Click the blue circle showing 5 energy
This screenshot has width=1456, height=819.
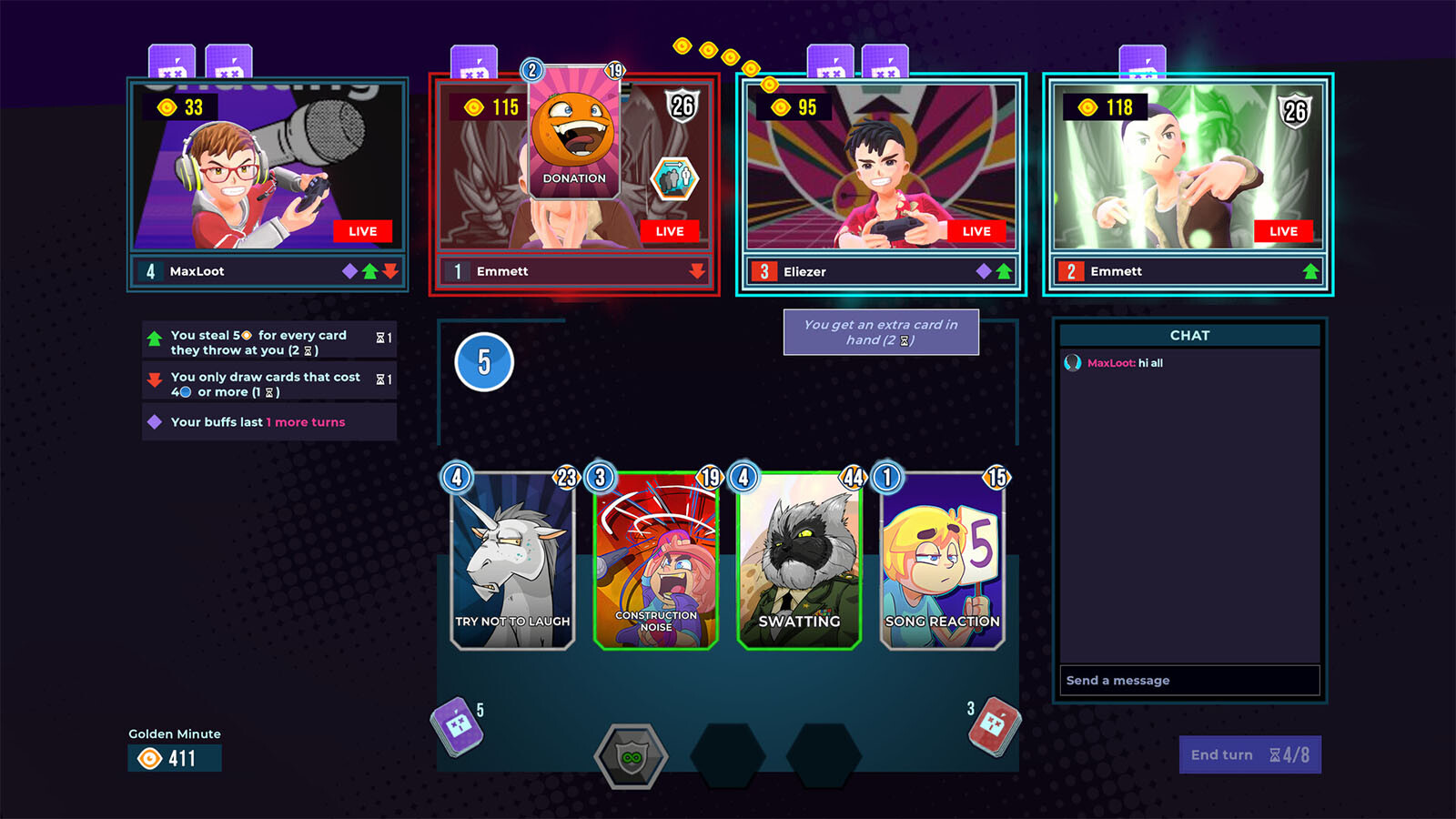click(484, 362)
